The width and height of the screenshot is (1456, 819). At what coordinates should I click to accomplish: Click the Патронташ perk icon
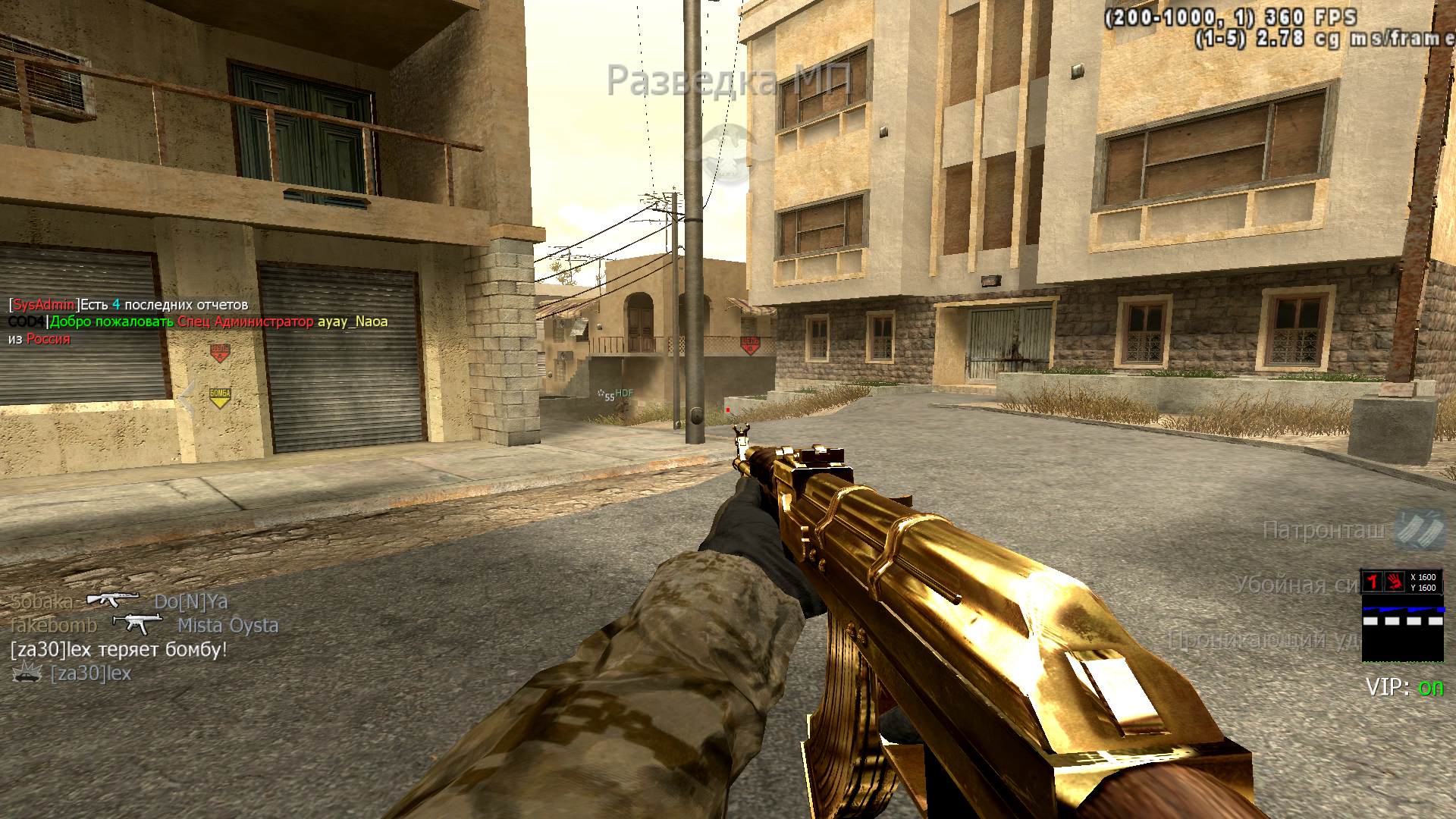[1411, 529]
